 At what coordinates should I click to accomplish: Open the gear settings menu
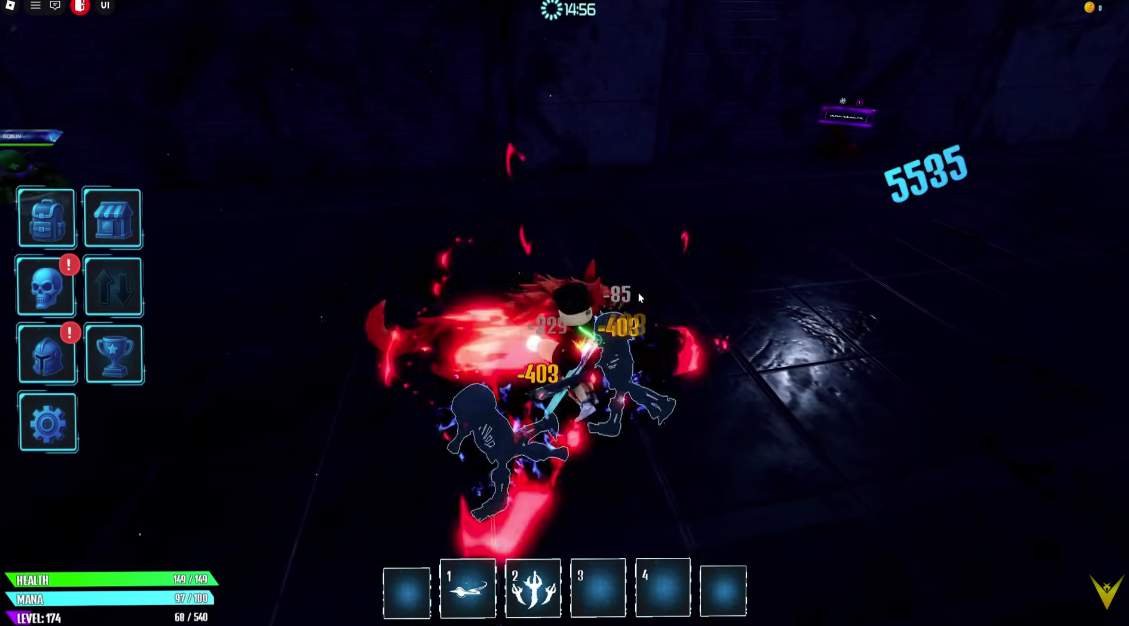(47, 423)
